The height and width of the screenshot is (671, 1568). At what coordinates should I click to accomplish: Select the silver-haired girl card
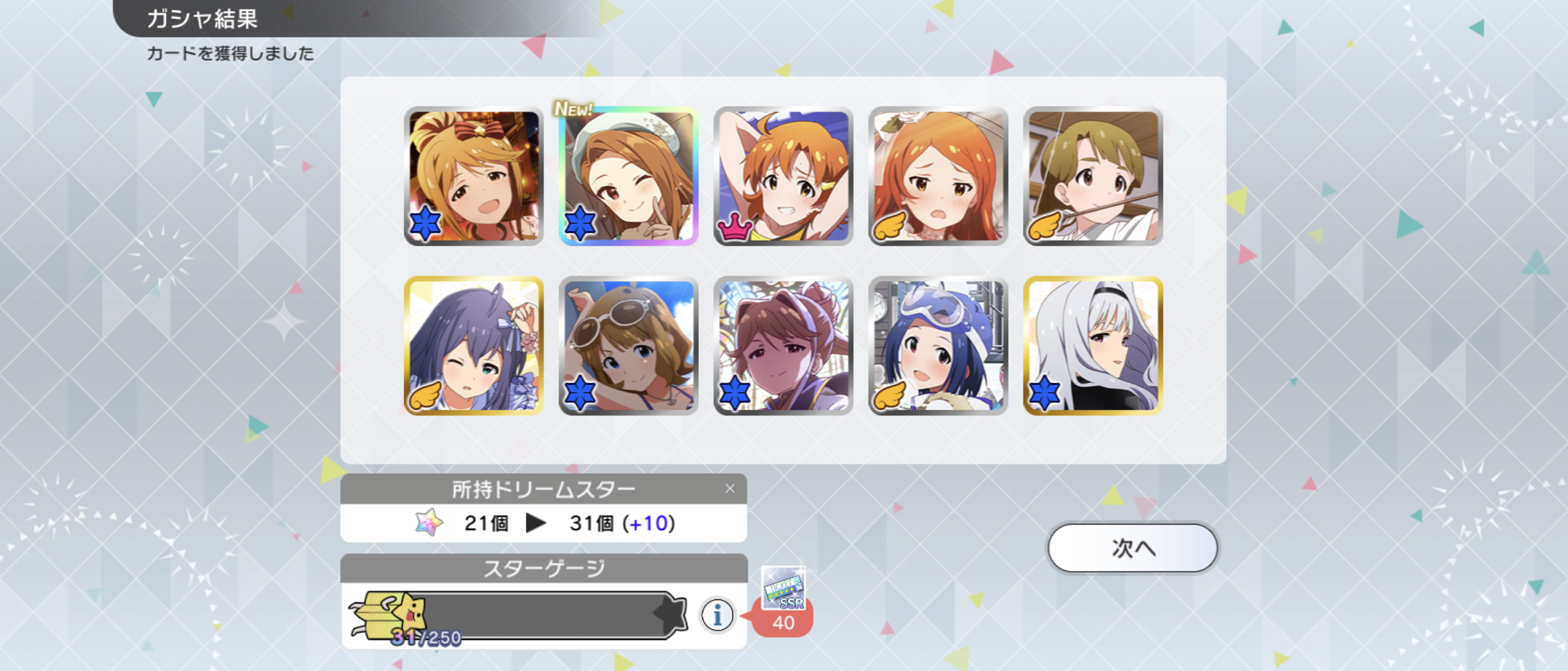[x=1093, y=346]
